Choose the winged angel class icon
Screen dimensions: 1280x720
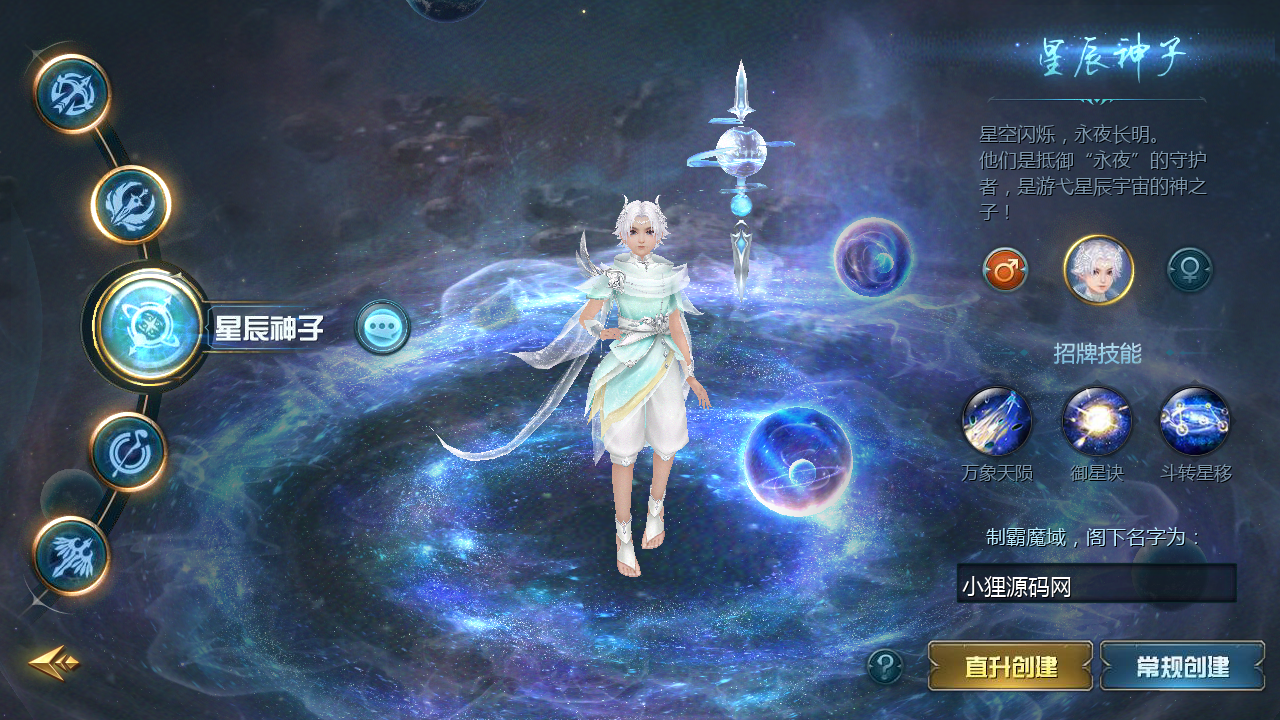tap(71, 555)
